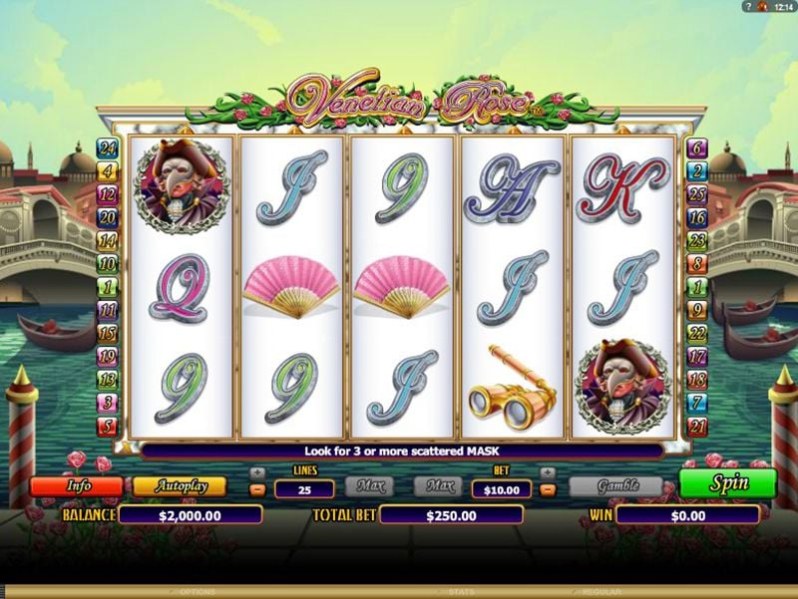The width and height of the screenshot is (798, 599).
Task: Activate payline 25 indicator
Action: pyautogui.click(x=698, y=193)
